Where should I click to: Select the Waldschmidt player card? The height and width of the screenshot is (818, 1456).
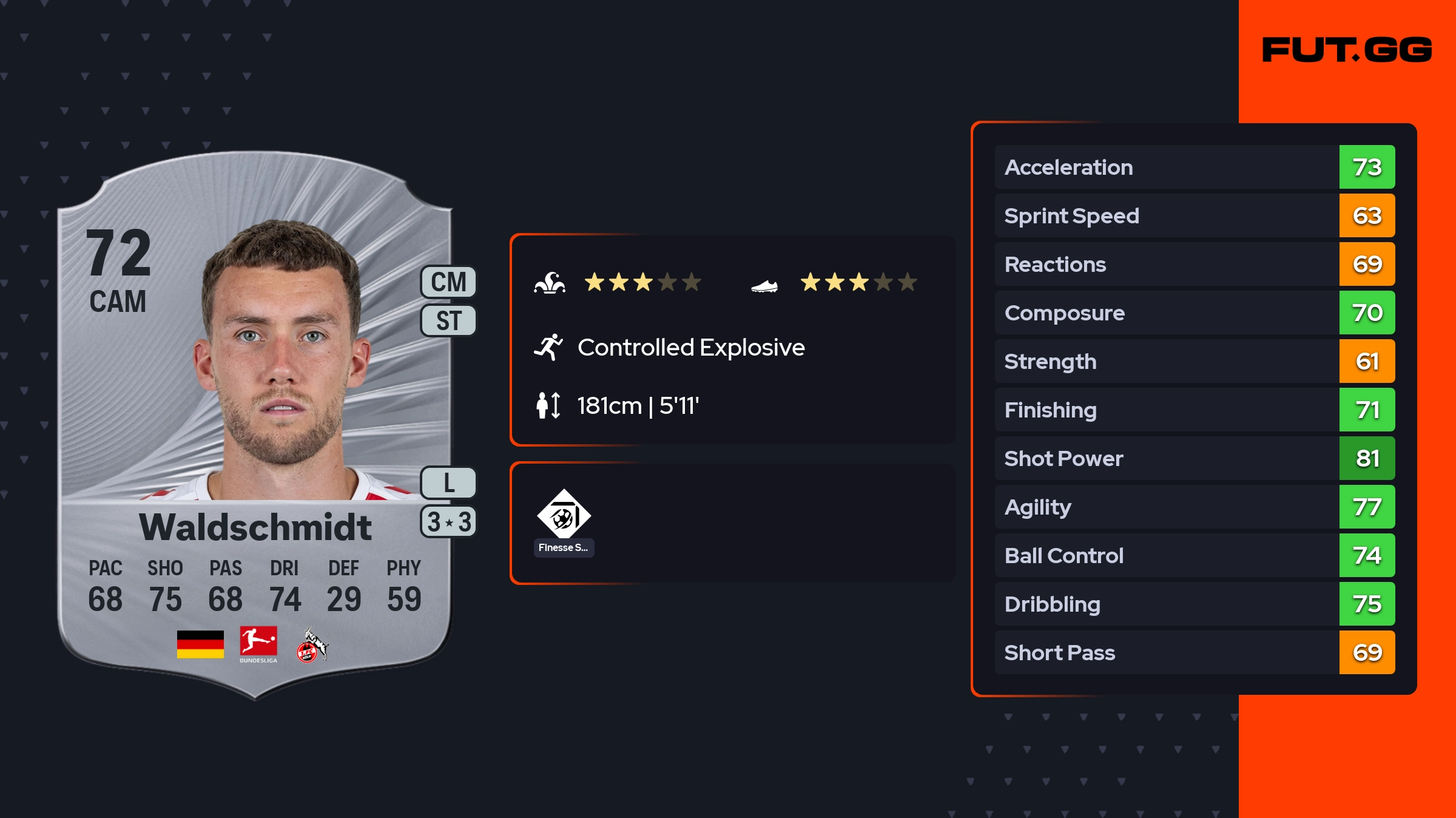coord(255,425)
